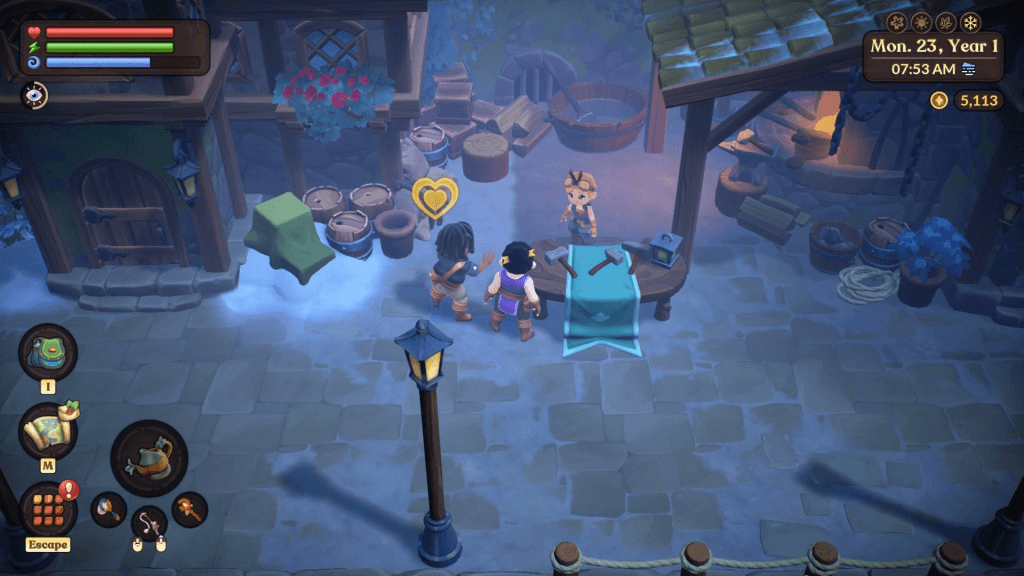Open the world map scroll
The width and height of the screenshot is (1024, 576).
(47, 431)
